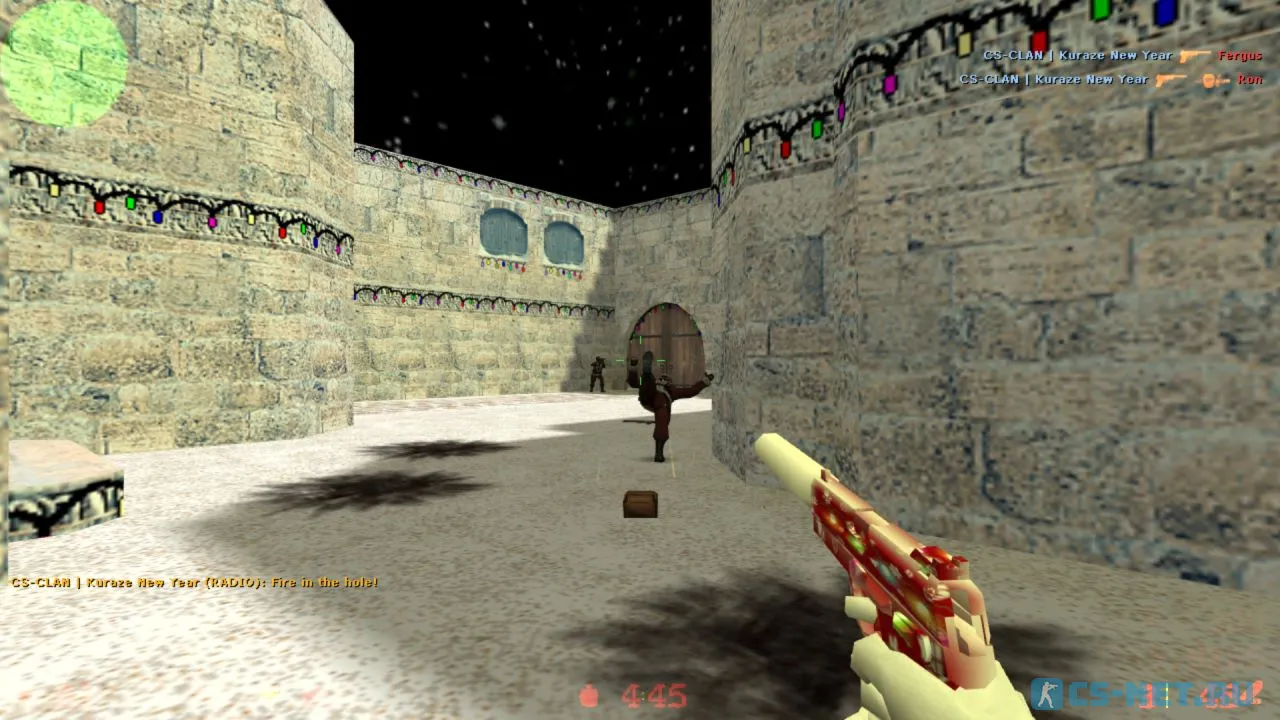
Task: Click the grenade icon near the round timer
Action: 589,694
